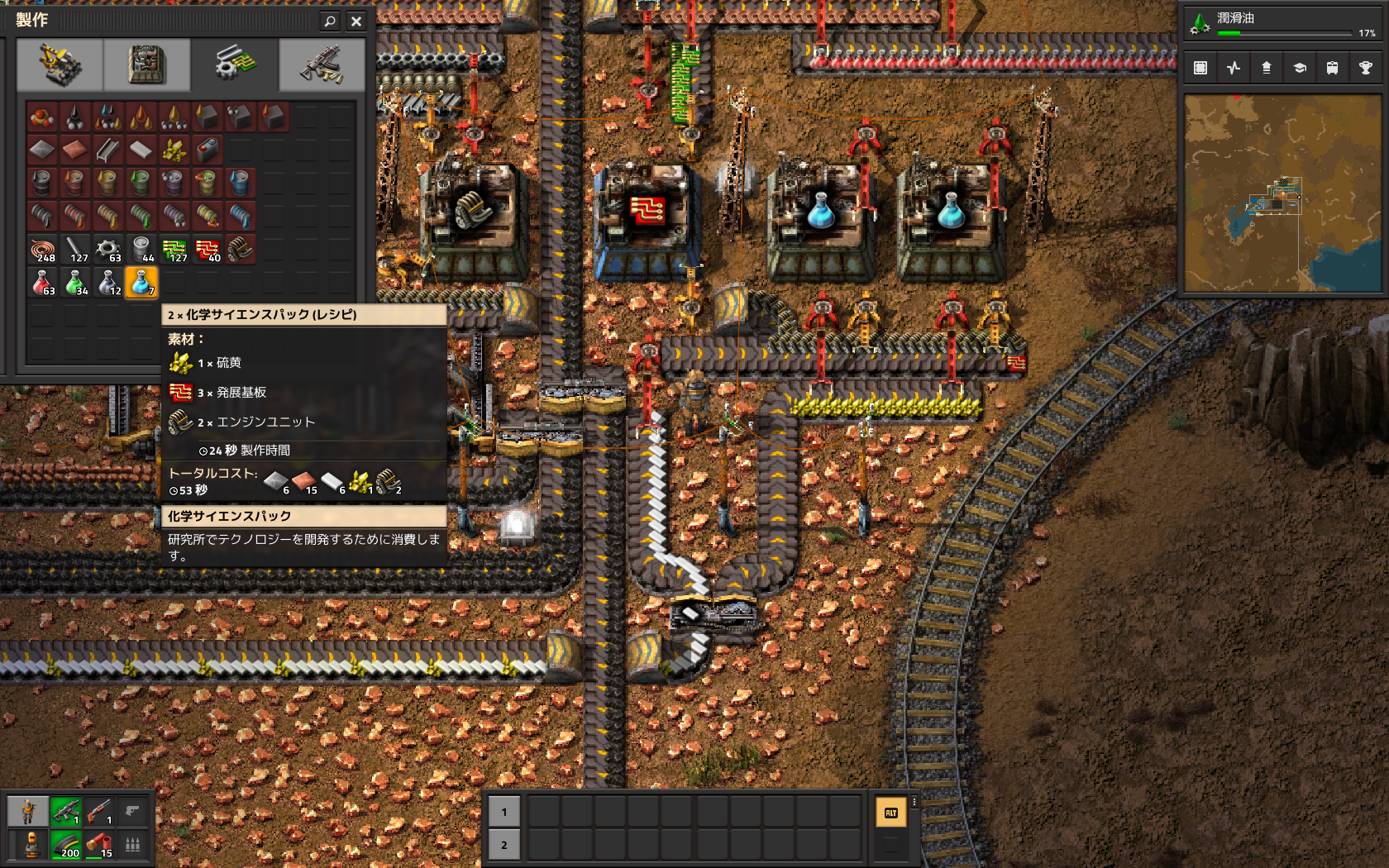Open the trains overview button

pos(1332,68)
